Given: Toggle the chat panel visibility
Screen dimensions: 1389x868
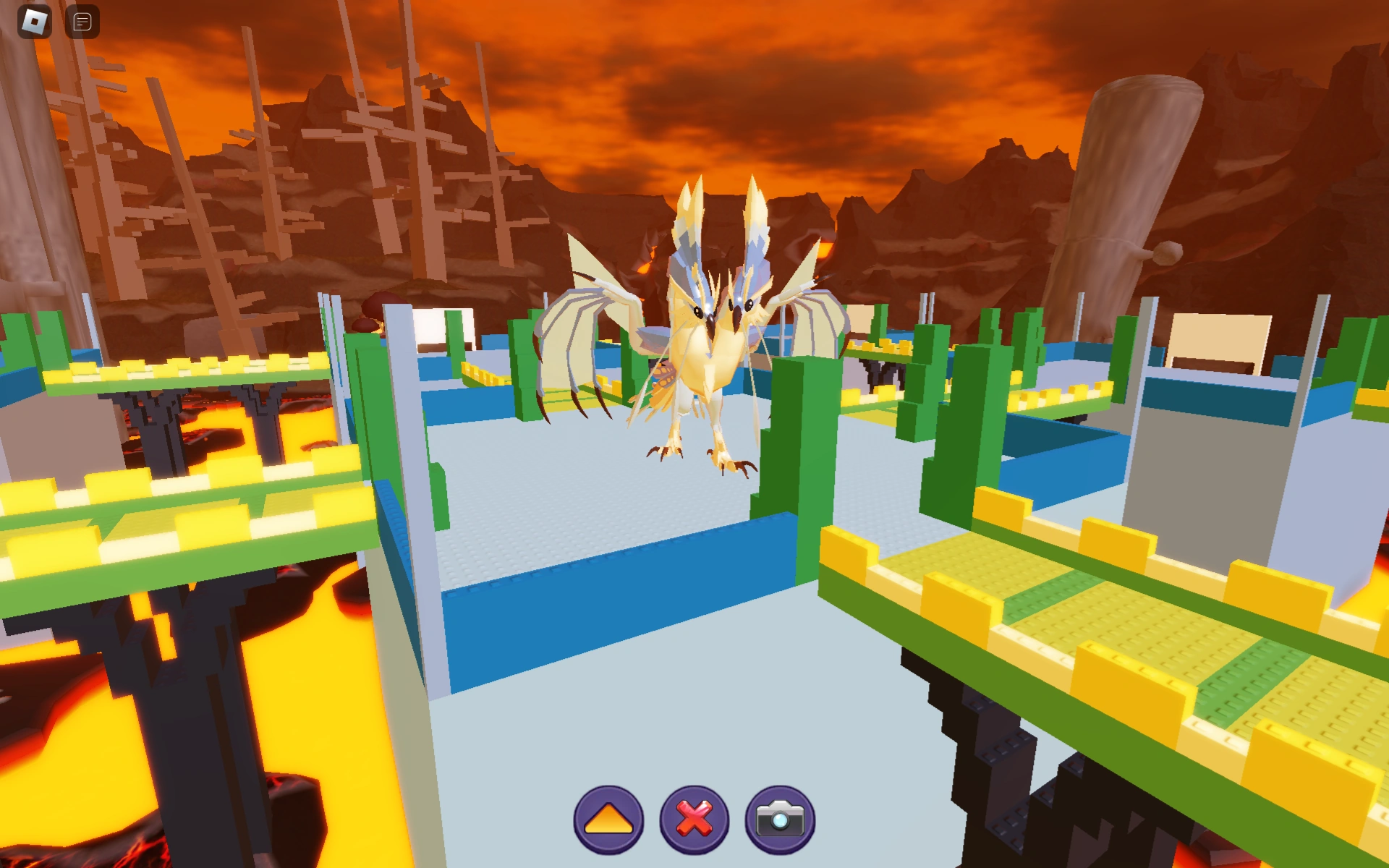Looking at the screenshot, I should [82, 20].
